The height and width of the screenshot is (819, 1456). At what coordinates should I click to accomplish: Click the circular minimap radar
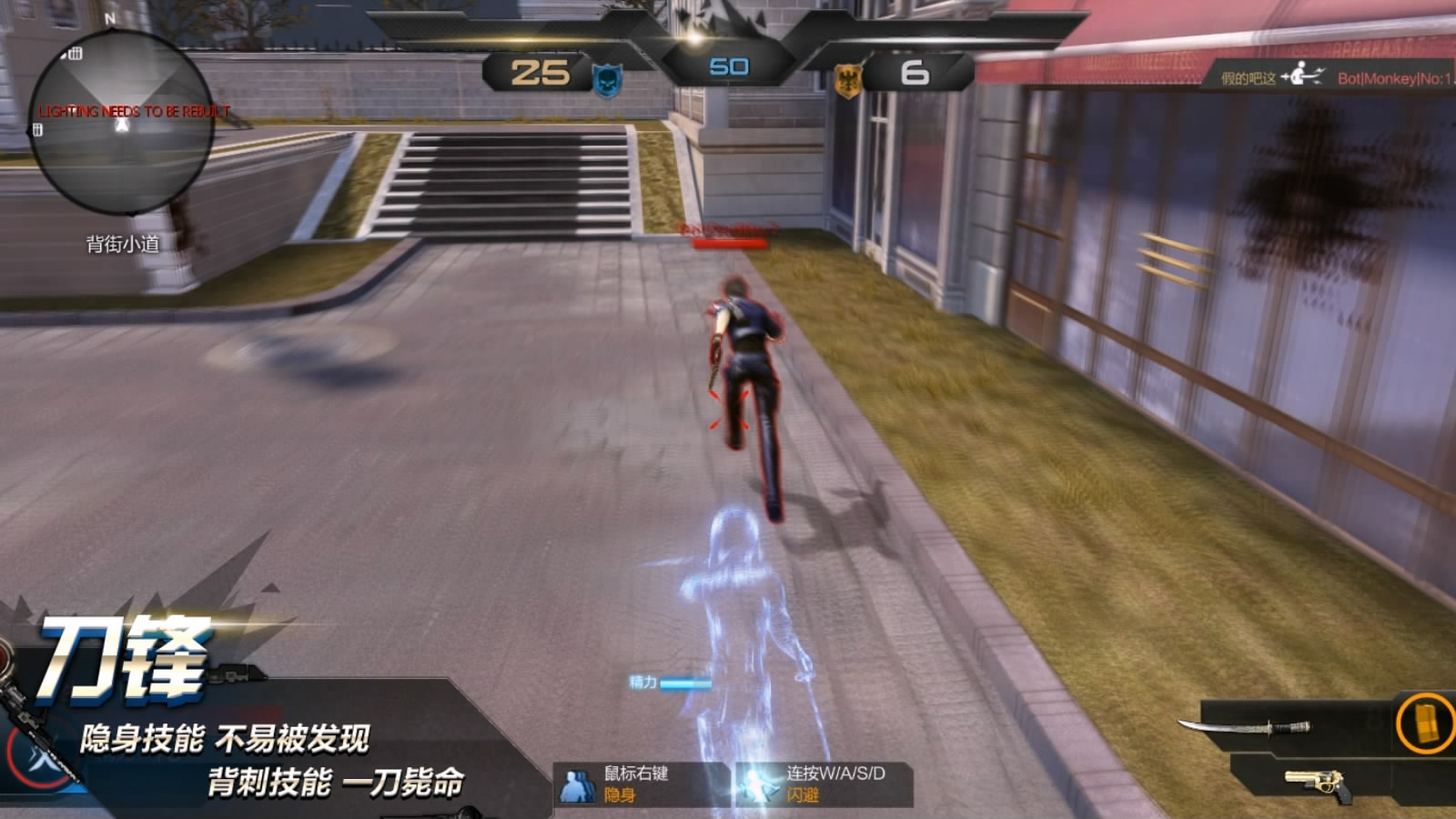(x=121, y=123)
